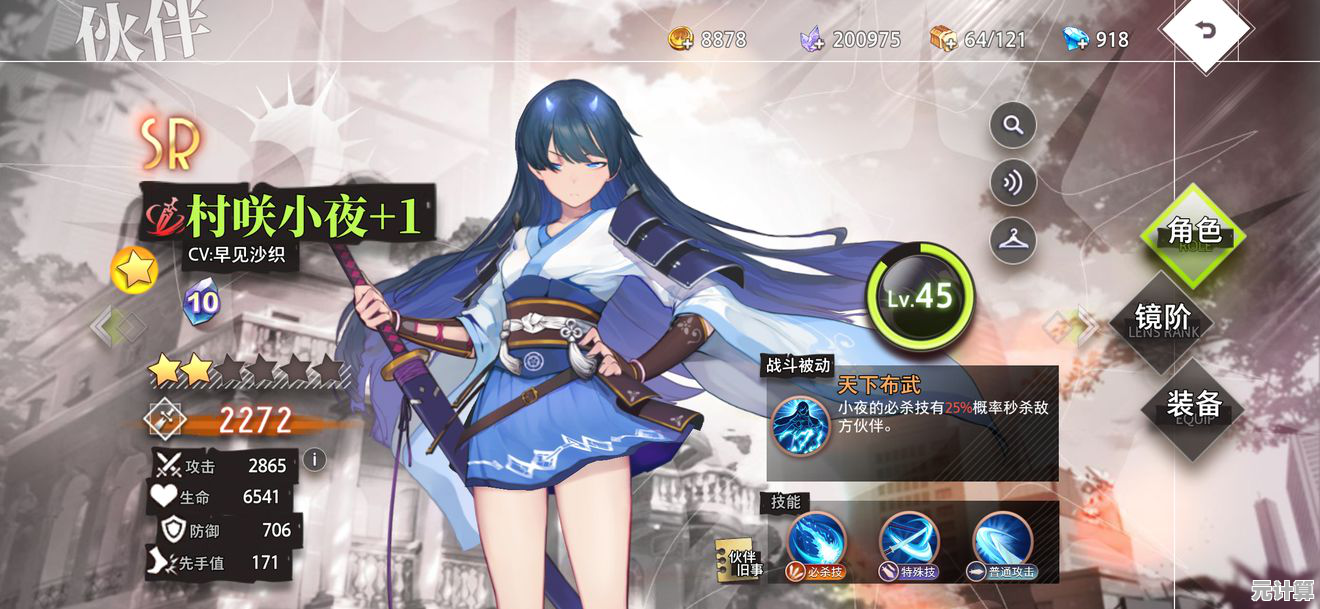Open the magnifier view button
This screenshot has width=1320, height=609.
coord(1012,126)
